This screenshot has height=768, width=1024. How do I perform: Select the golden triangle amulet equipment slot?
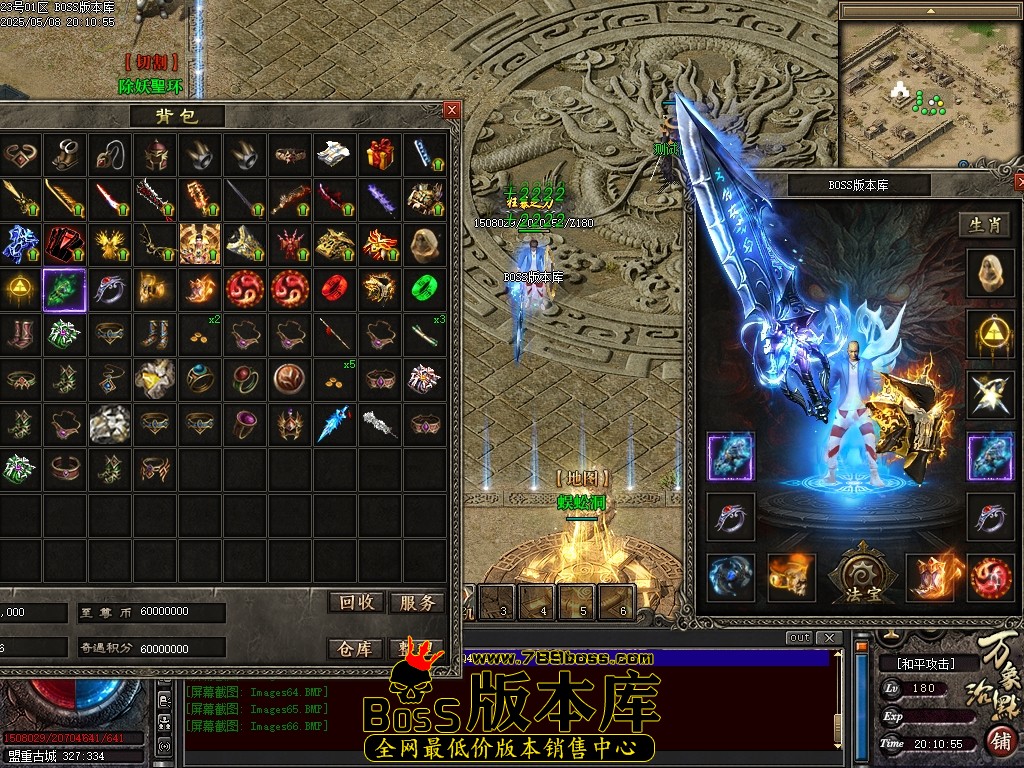(990, 334)
